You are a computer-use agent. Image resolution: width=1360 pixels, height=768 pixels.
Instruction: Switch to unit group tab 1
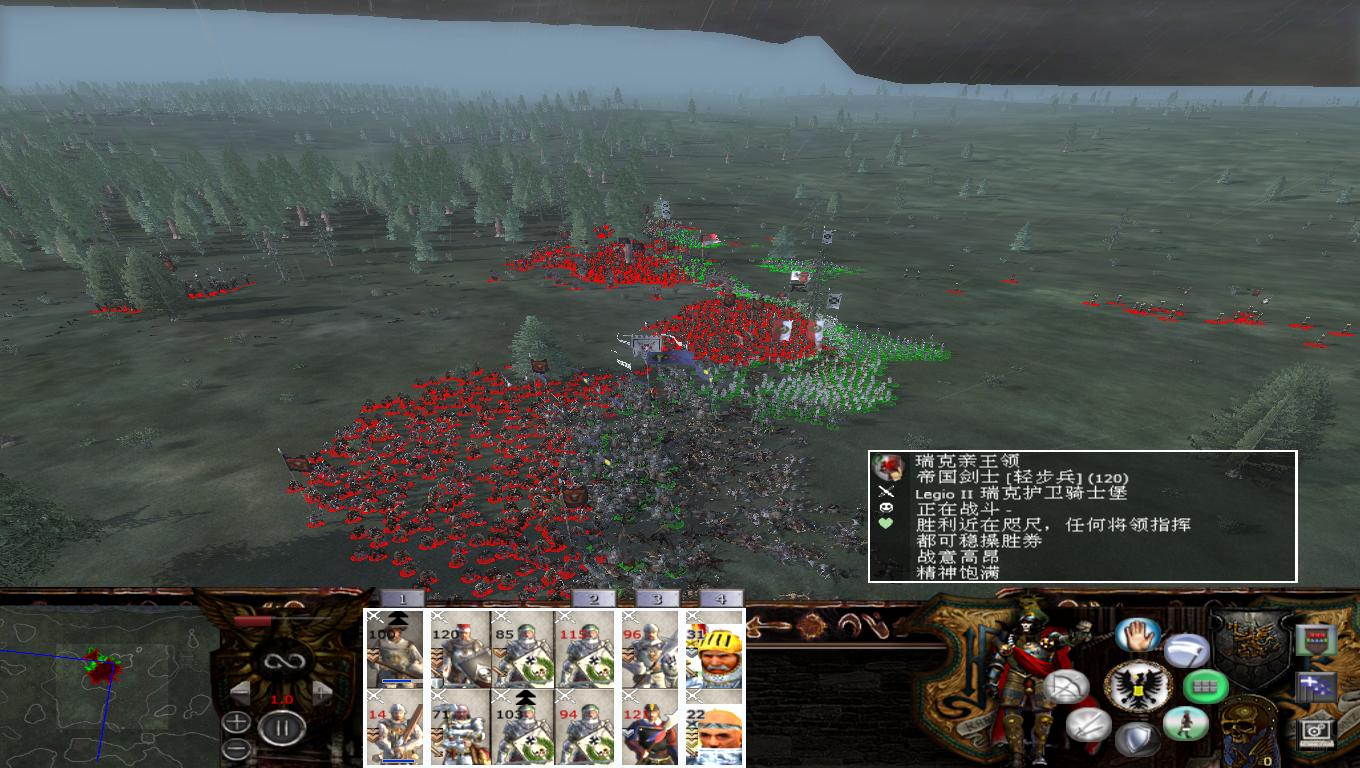(x=402, y=596)
